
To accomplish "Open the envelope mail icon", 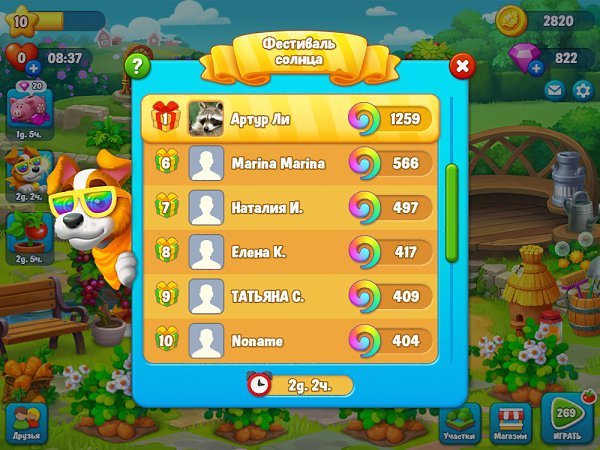I will 555,91.
